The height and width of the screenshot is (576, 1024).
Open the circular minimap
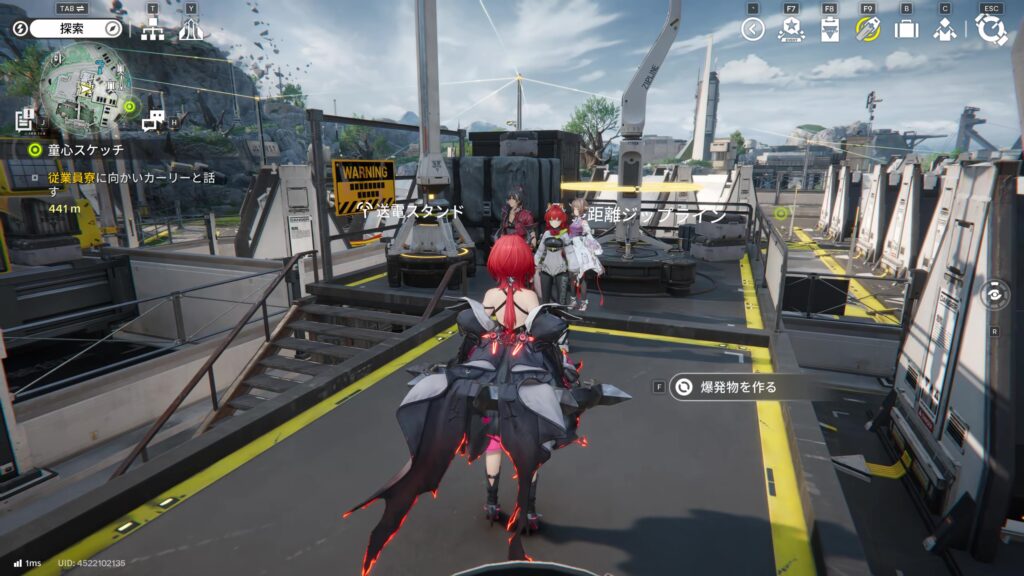point(85,88)
